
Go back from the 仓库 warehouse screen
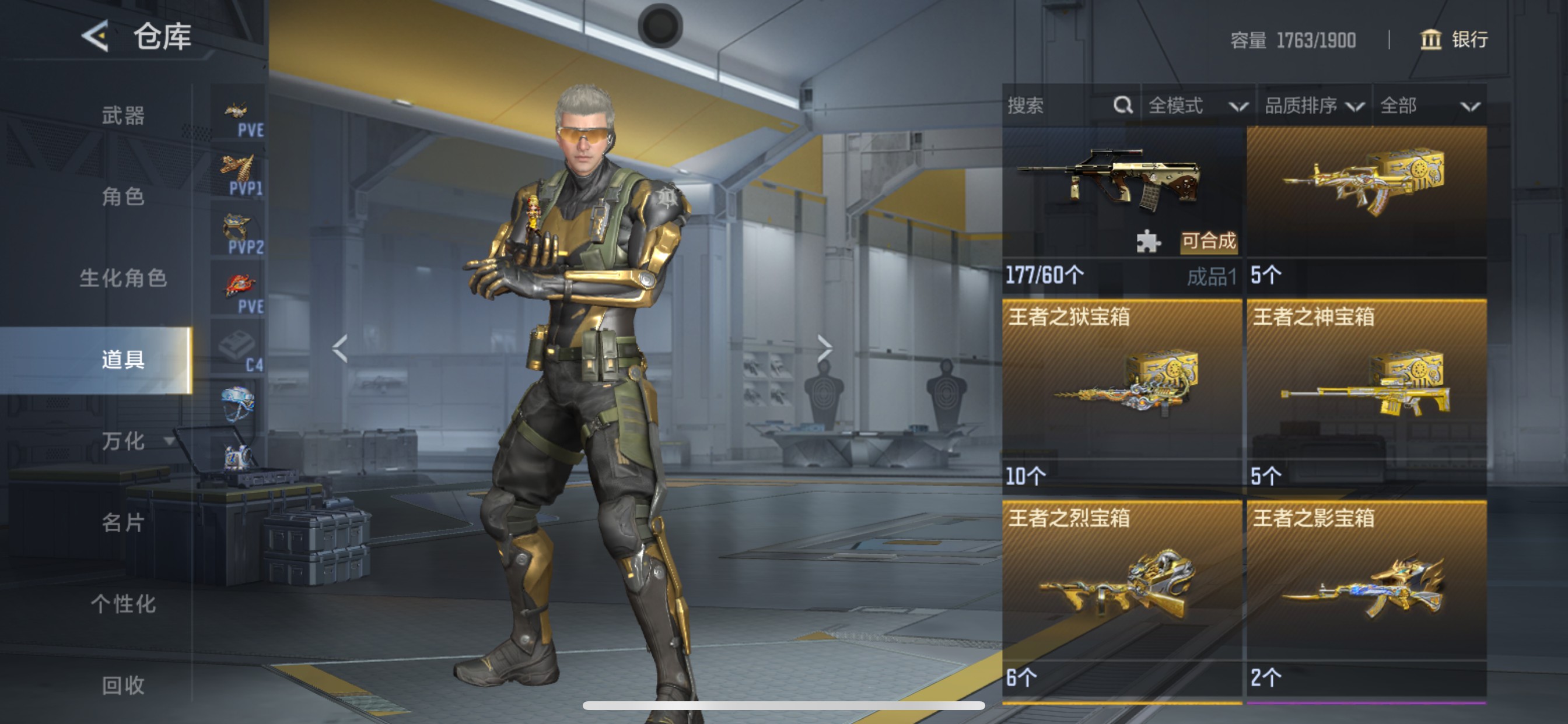point(96,36)
